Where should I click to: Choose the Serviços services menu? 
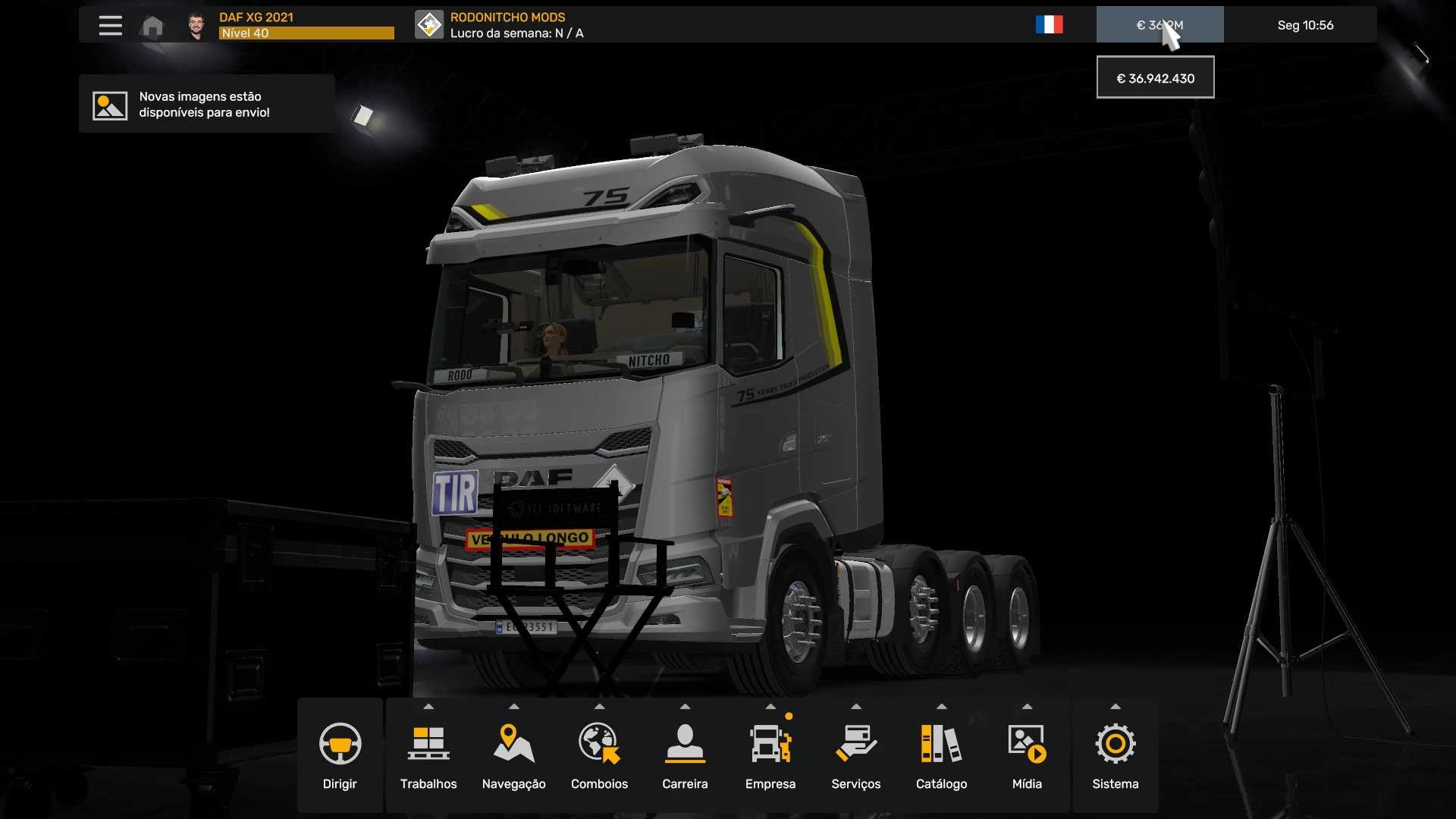pos(856,755)
